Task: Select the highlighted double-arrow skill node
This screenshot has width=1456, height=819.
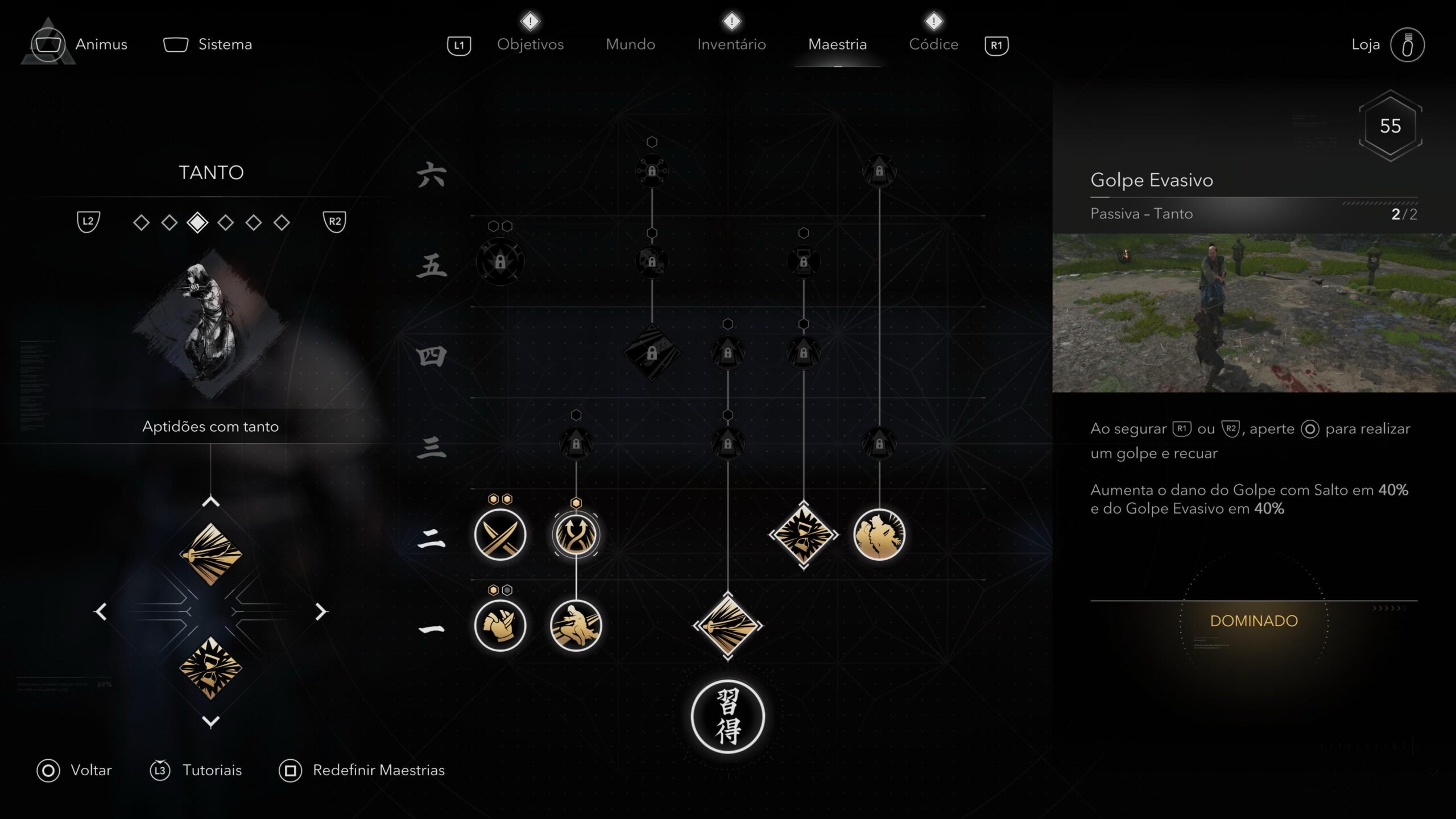Action: [x=576, y=535]
